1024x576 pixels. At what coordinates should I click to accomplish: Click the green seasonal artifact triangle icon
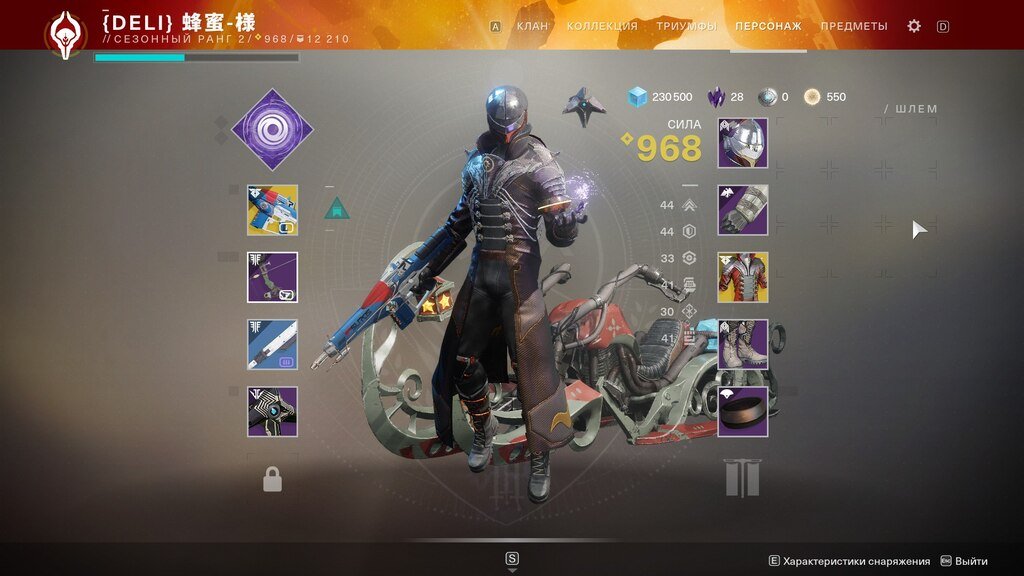(337, 208)
